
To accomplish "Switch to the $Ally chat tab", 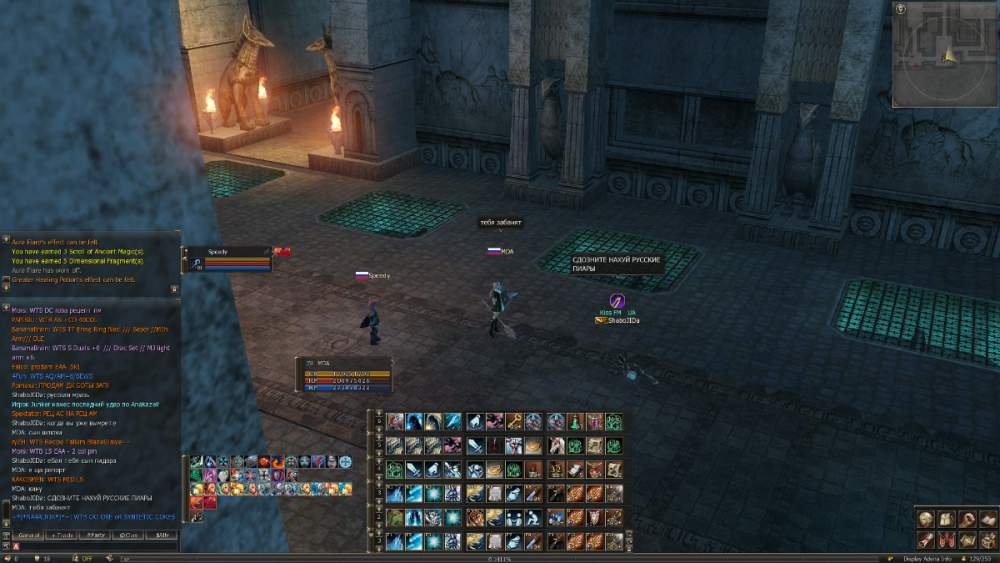I will pyautogui.click(x=162, y=536).
